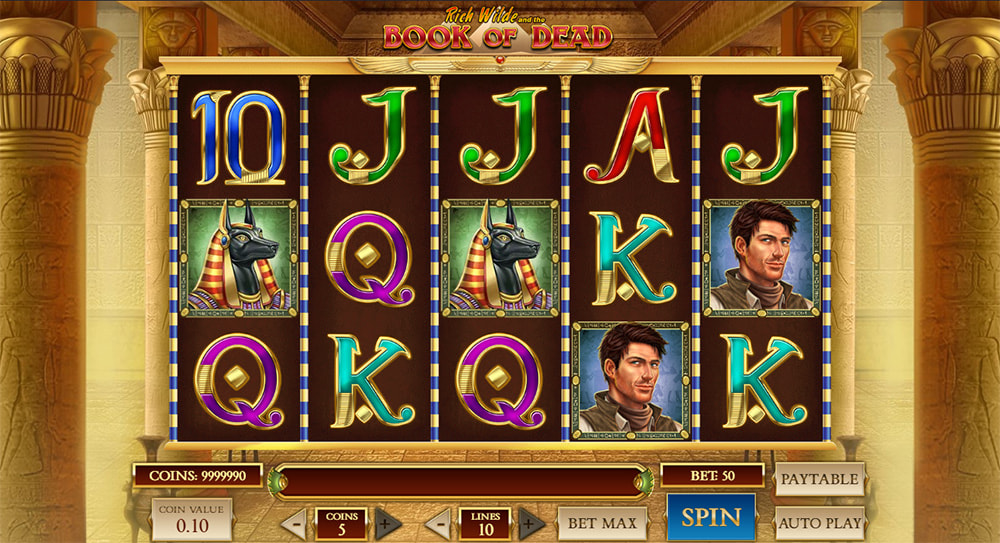Raise the number of lines

[x=532, y=523]
